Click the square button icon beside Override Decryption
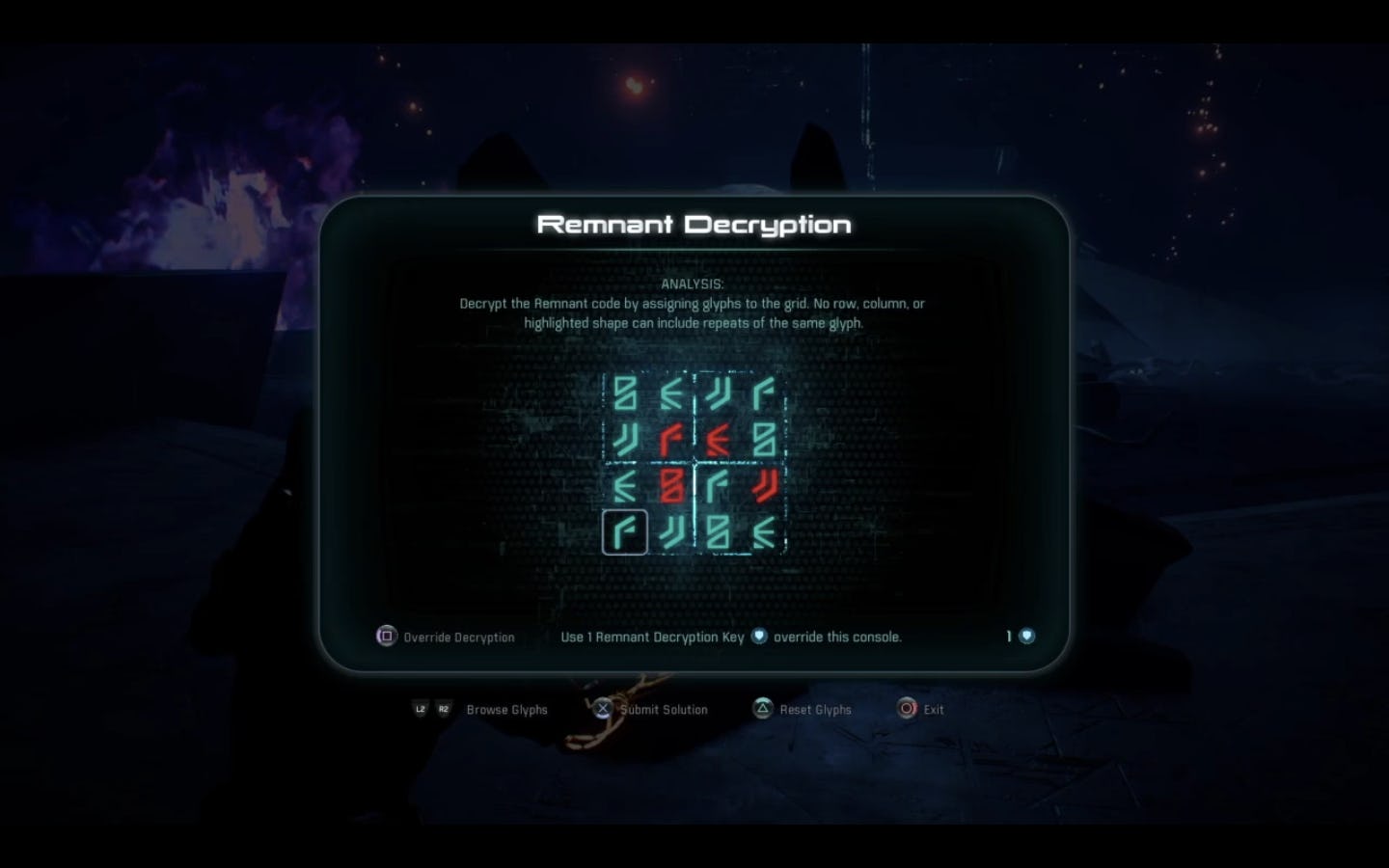Image resolution: width=1389 pixels, height=868 pixels. pyautogui.click(x=386, y=637)
